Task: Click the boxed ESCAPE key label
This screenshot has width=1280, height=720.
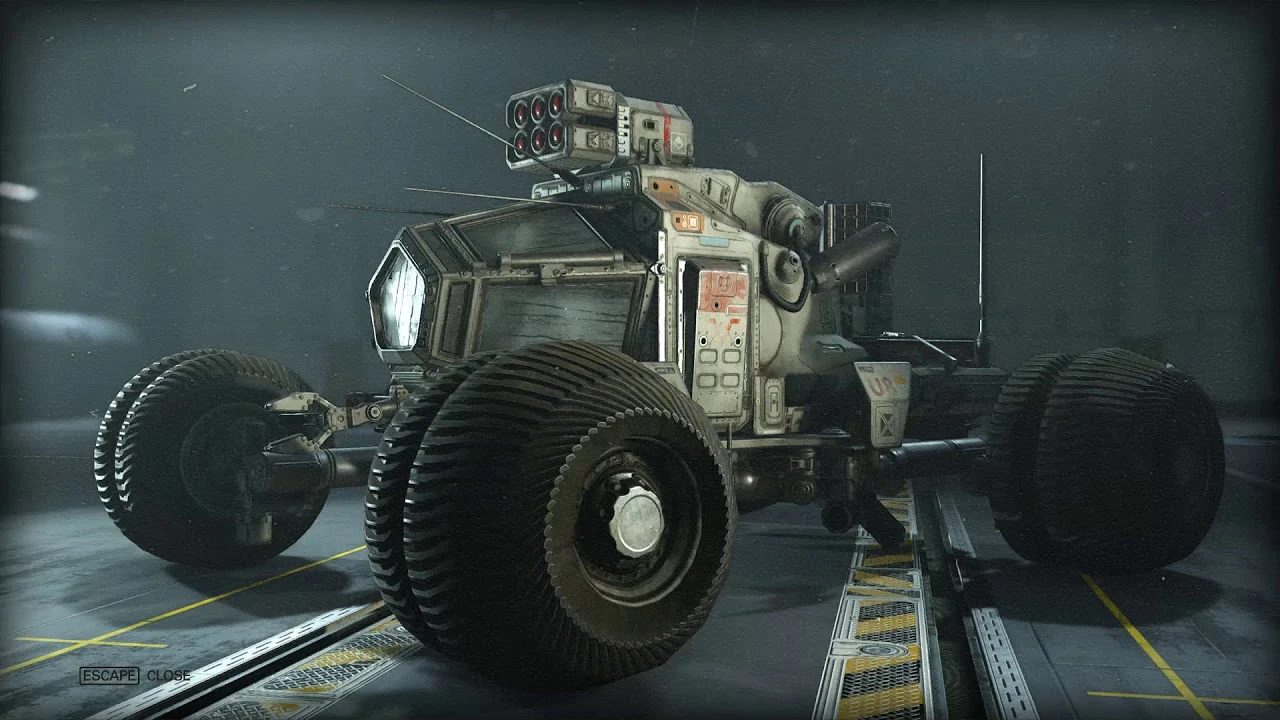Action: coord(109,675)
